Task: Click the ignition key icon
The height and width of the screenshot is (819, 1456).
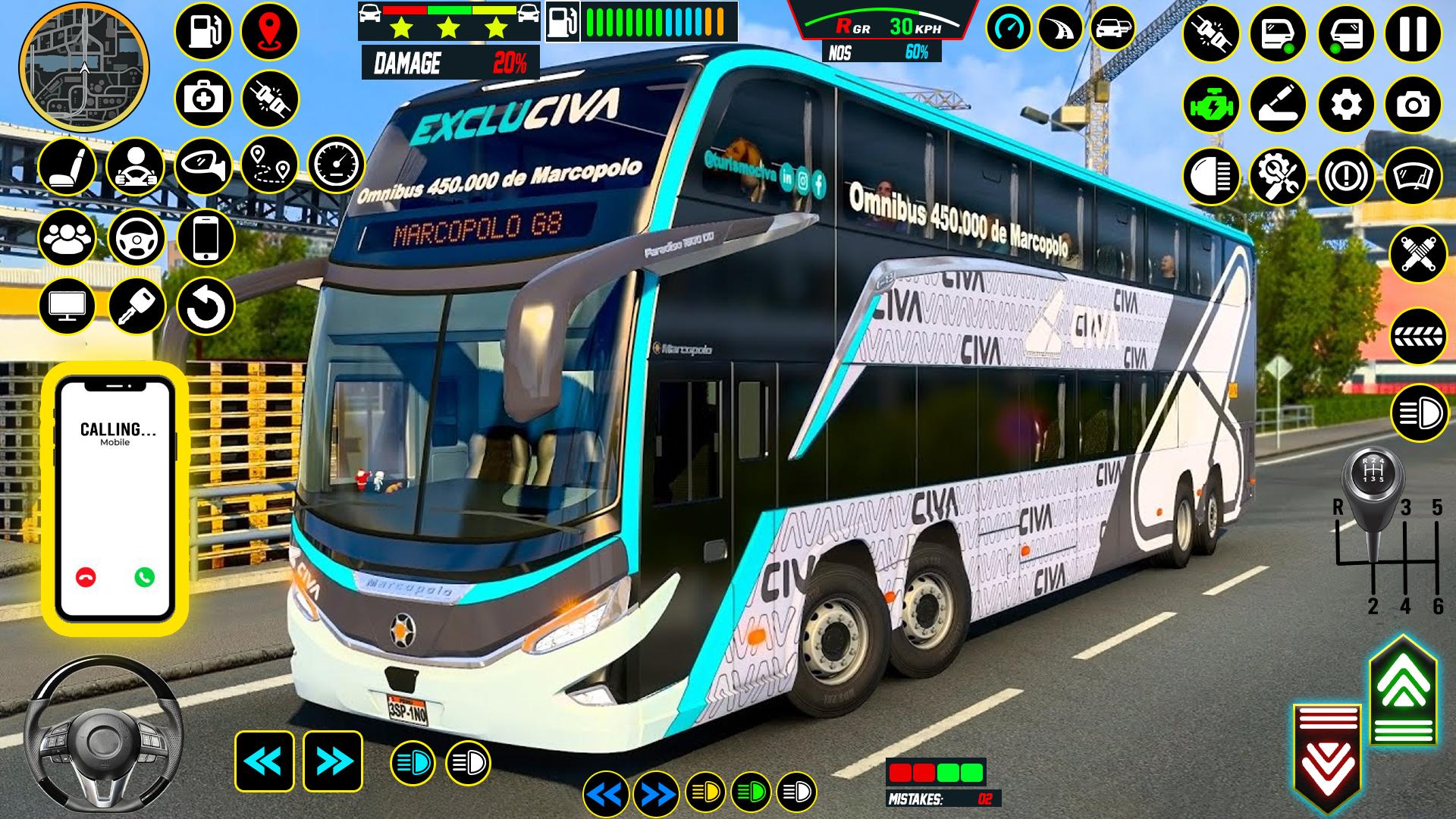Action: [136, 307]
